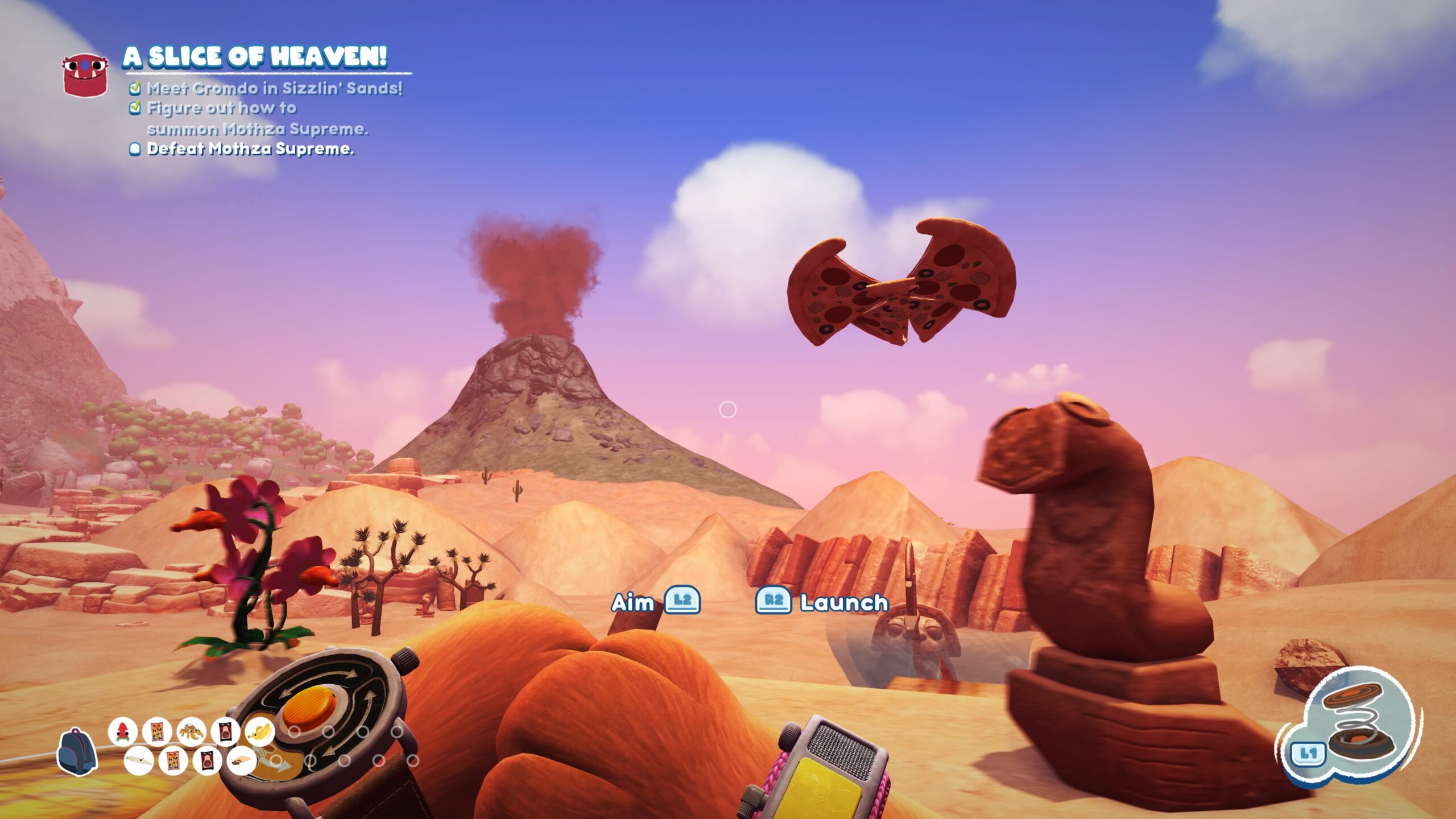Select the Defeat Mothza Supreme objective
The width and height of the screenshot is (1456, 819).
click(x=250, y=149)
